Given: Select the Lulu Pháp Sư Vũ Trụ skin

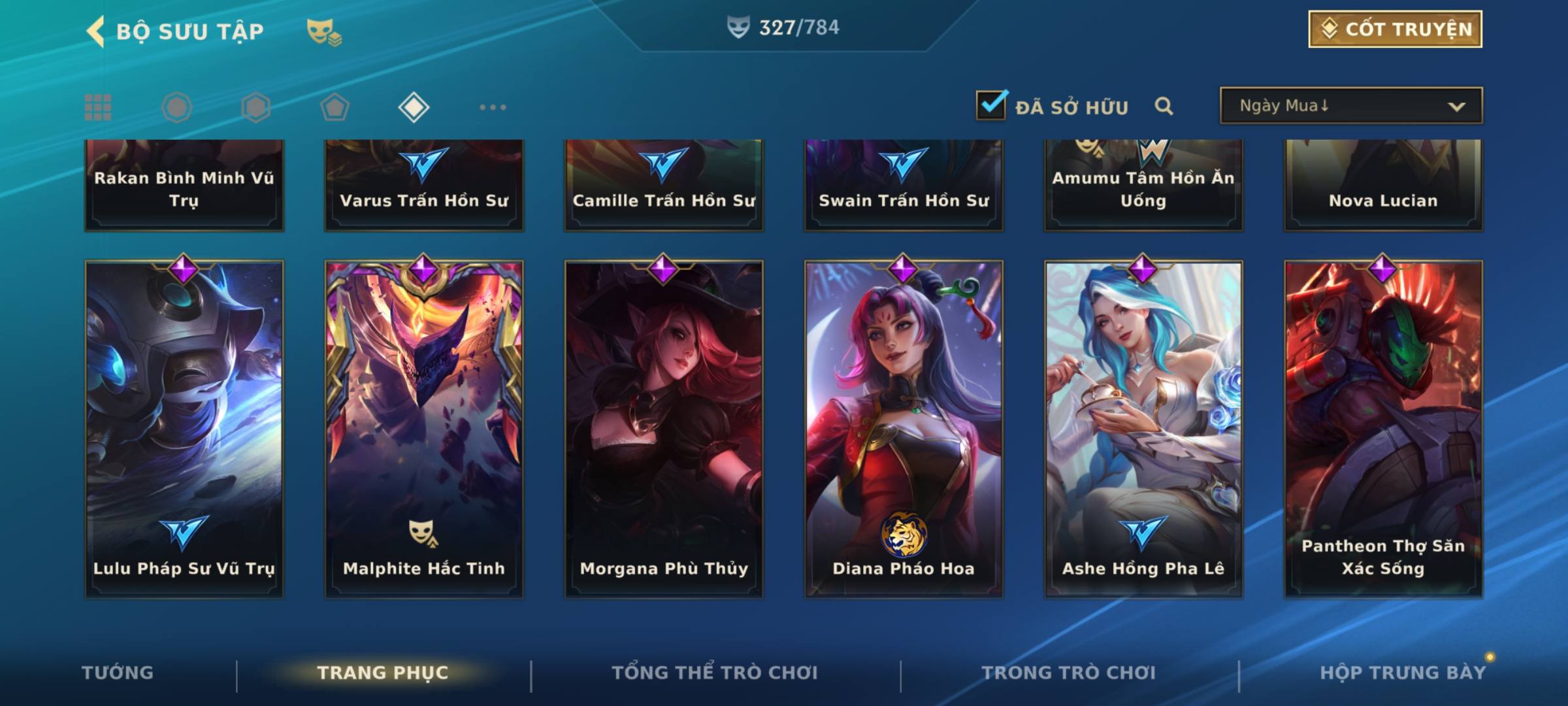Looking at the screenshot, I should [x=184, y=429].
